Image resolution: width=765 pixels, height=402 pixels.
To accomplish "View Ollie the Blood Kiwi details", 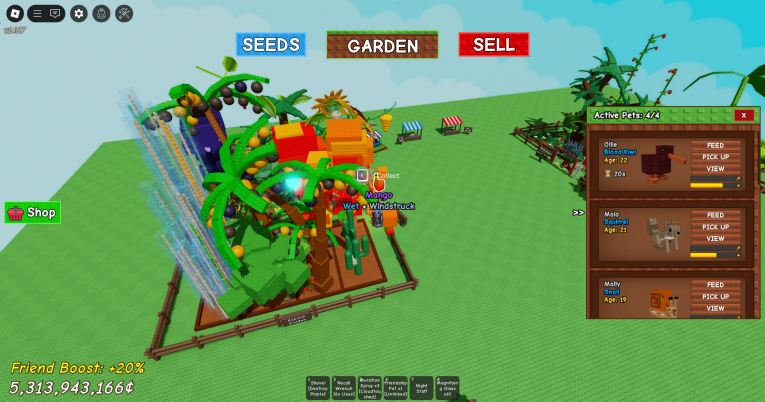I will [715, 169].
